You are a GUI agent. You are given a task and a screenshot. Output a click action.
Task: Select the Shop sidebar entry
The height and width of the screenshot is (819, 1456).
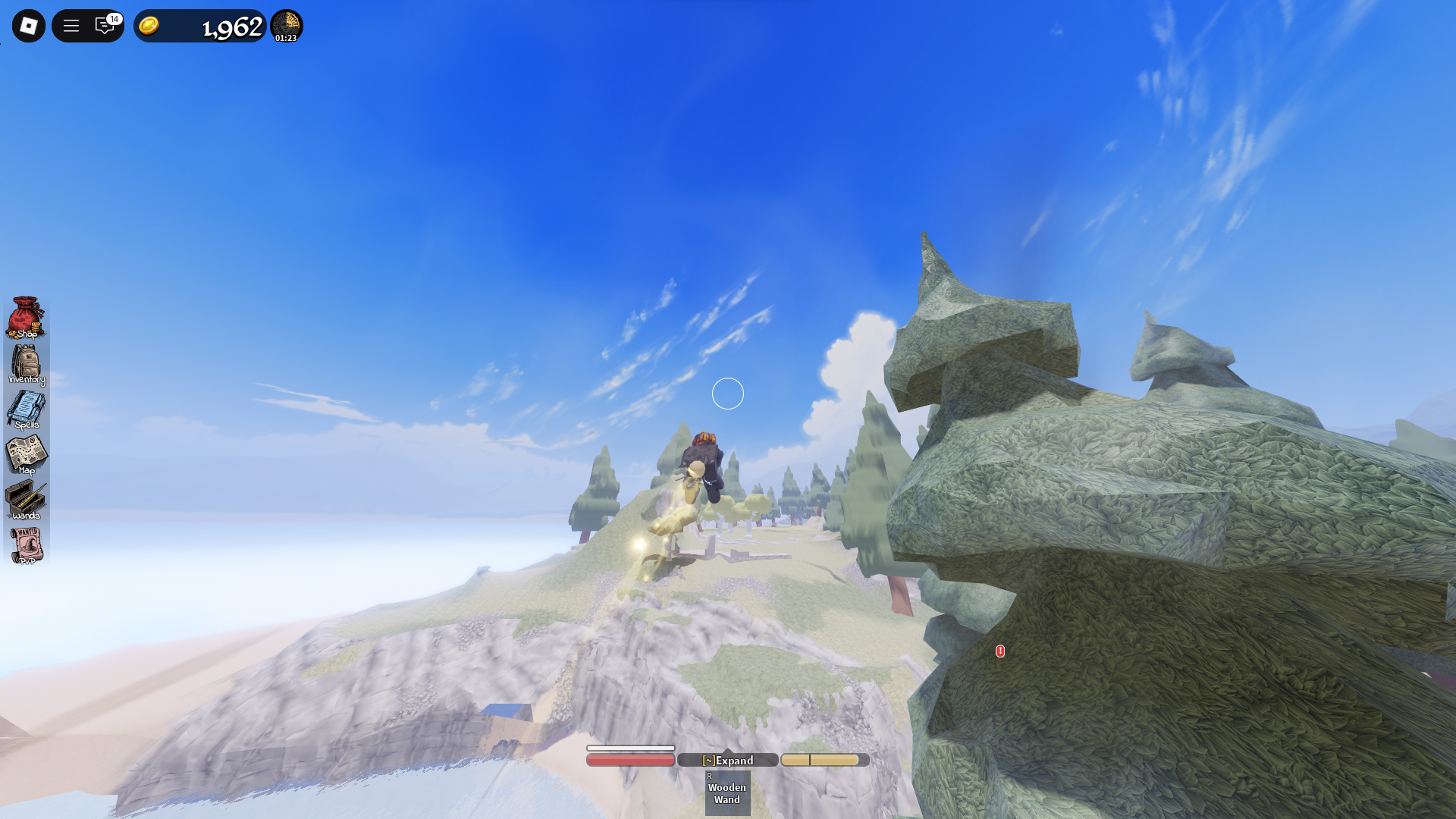coord(27,318)
